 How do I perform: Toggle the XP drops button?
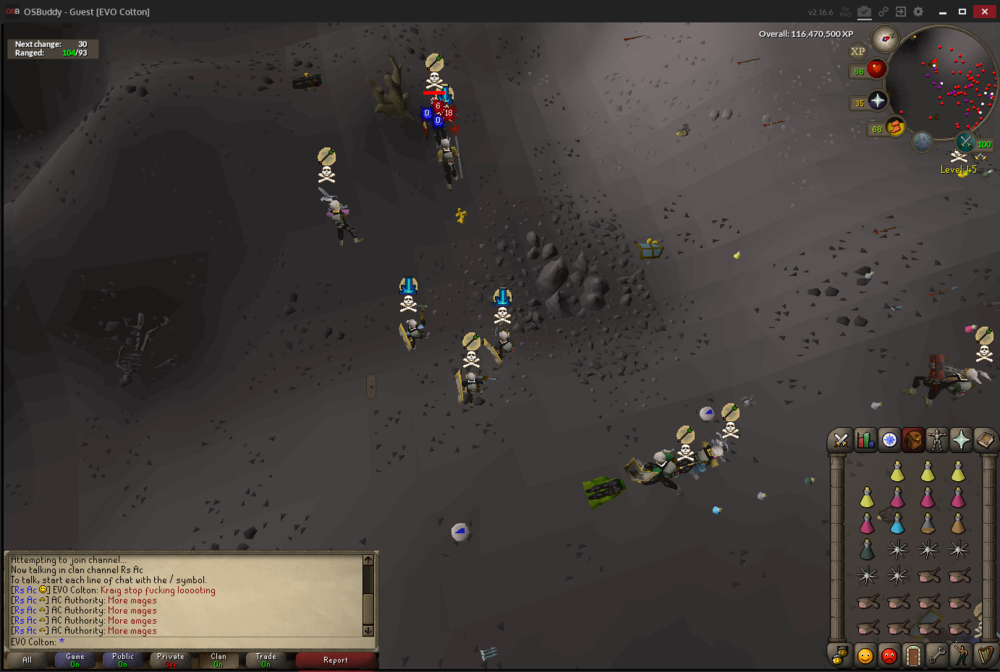(x=858, y=52)
